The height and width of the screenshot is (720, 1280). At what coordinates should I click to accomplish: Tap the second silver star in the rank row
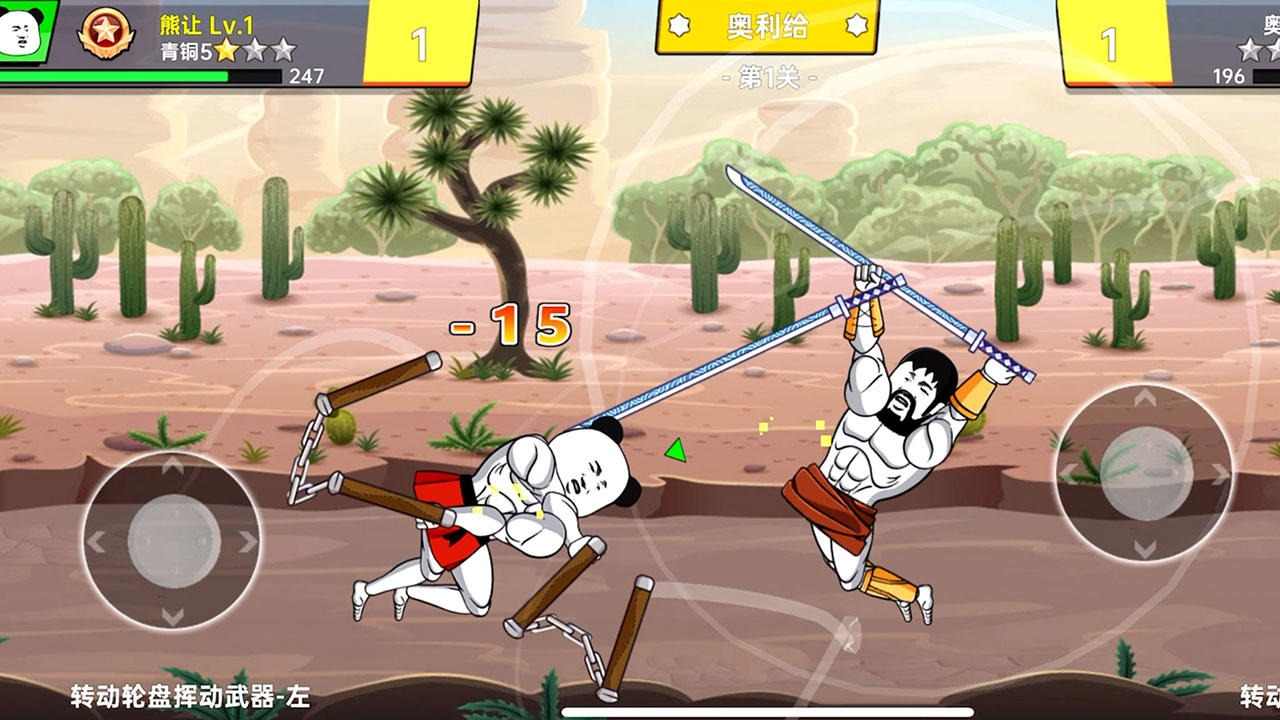(x=287, y=47)
